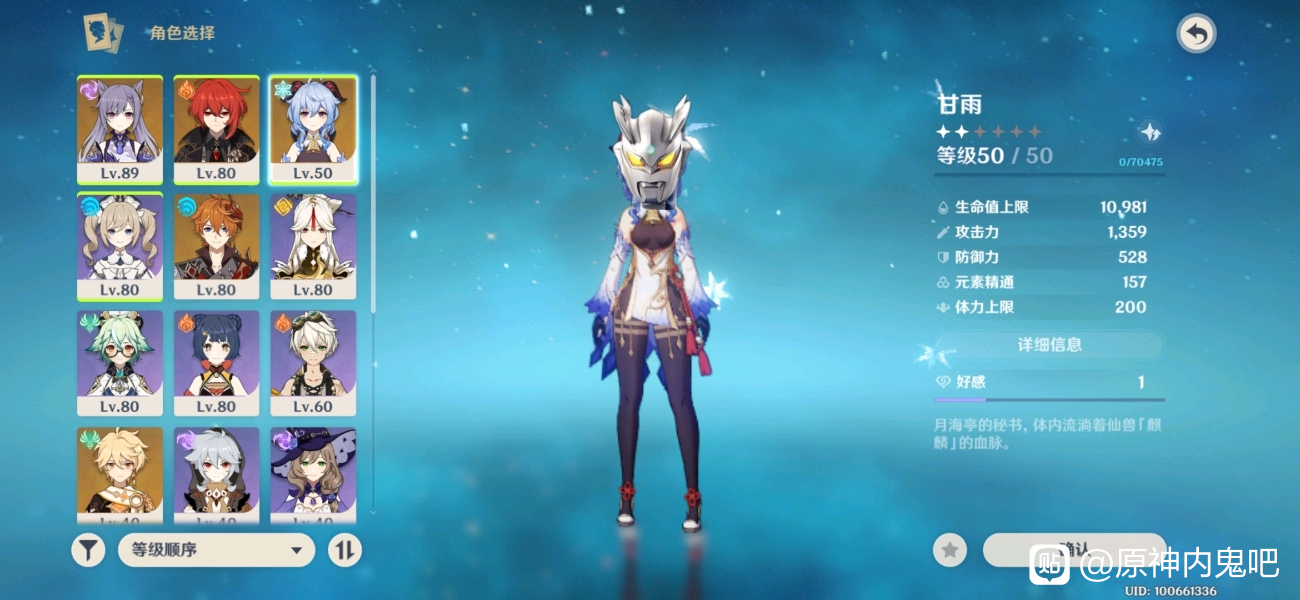Select the Ganyu Lv.50 character card
This screenshot has width=1300, height=600.
[x=313, y=130]
